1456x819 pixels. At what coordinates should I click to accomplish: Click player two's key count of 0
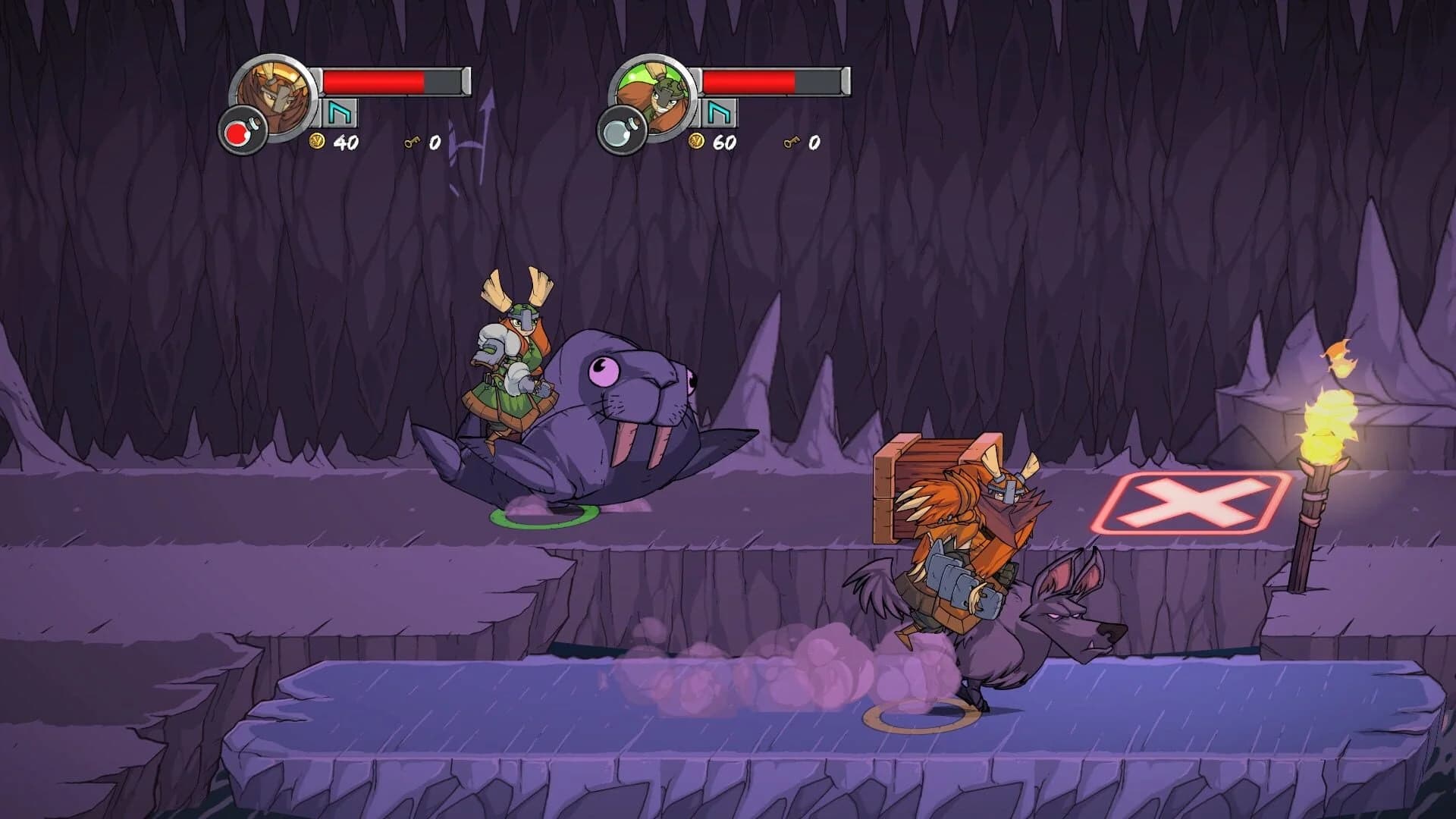pyautogui.click(x=813, y=141)
